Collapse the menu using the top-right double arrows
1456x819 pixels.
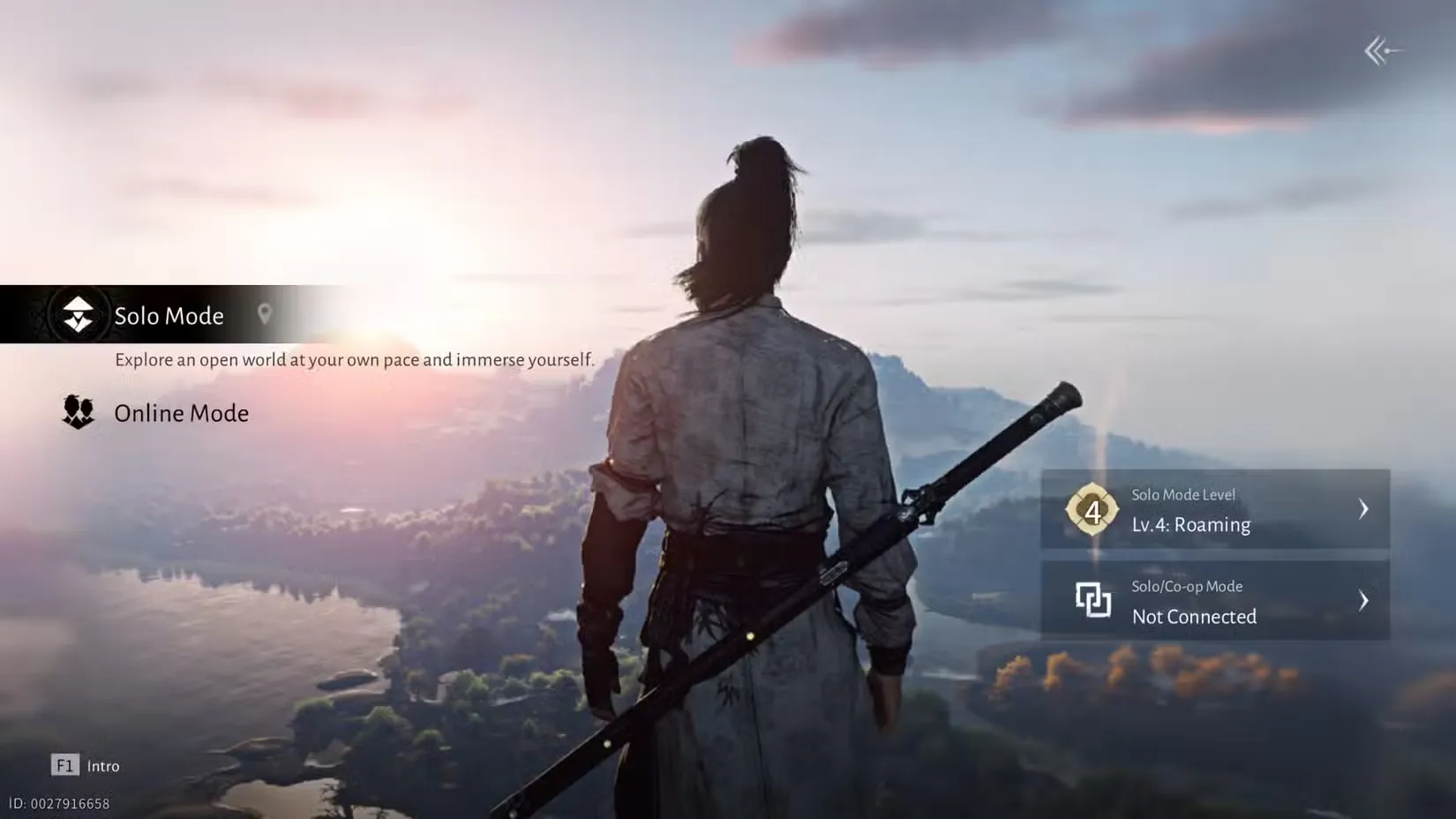click(1380, 50)
